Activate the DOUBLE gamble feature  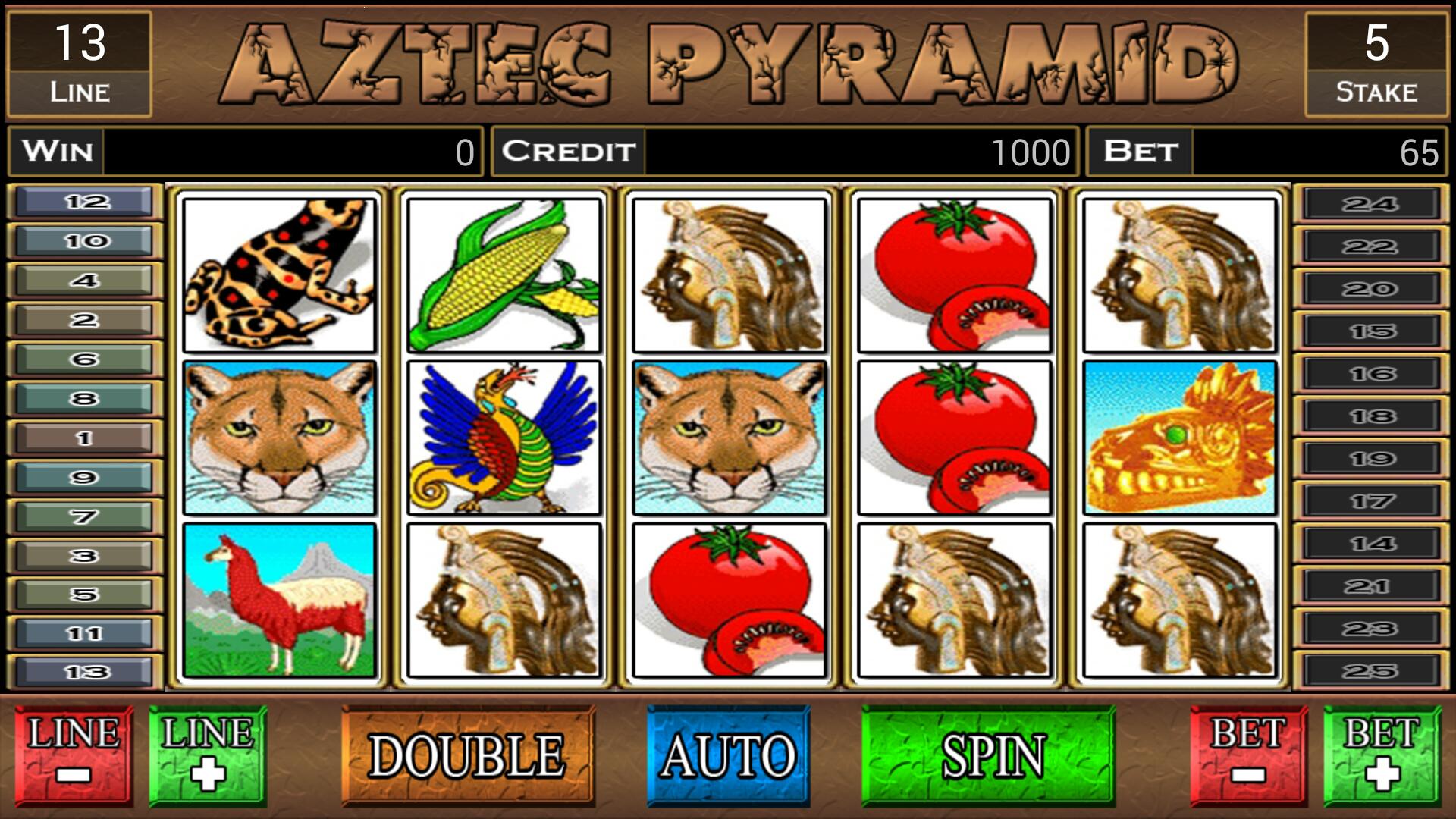(x=470, y=755)
